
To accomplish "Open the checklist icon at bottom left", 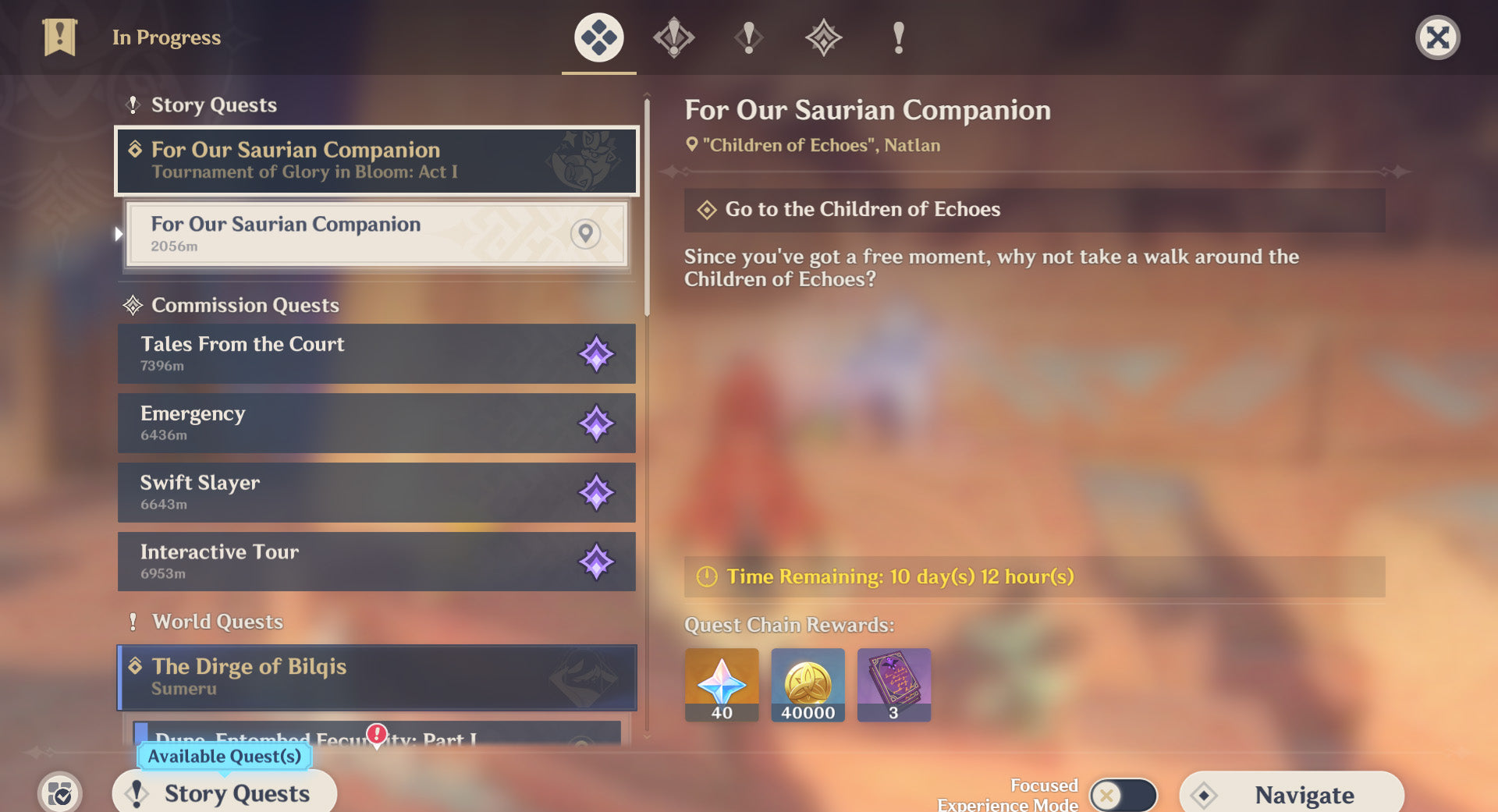I will pos(59,794).
